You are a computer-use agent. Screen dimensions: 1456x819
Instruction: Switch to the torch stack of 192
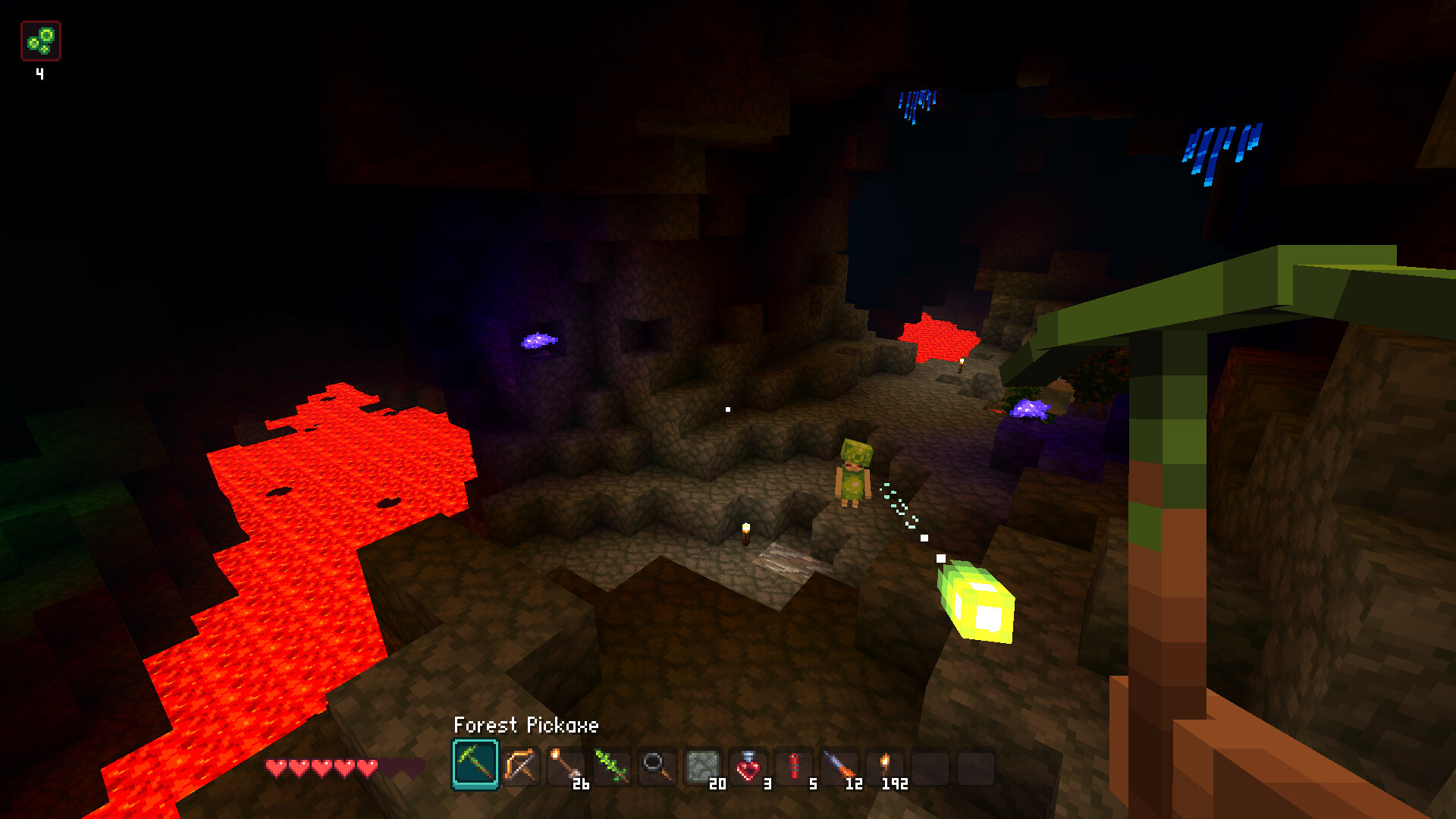(x=885, y=766)
